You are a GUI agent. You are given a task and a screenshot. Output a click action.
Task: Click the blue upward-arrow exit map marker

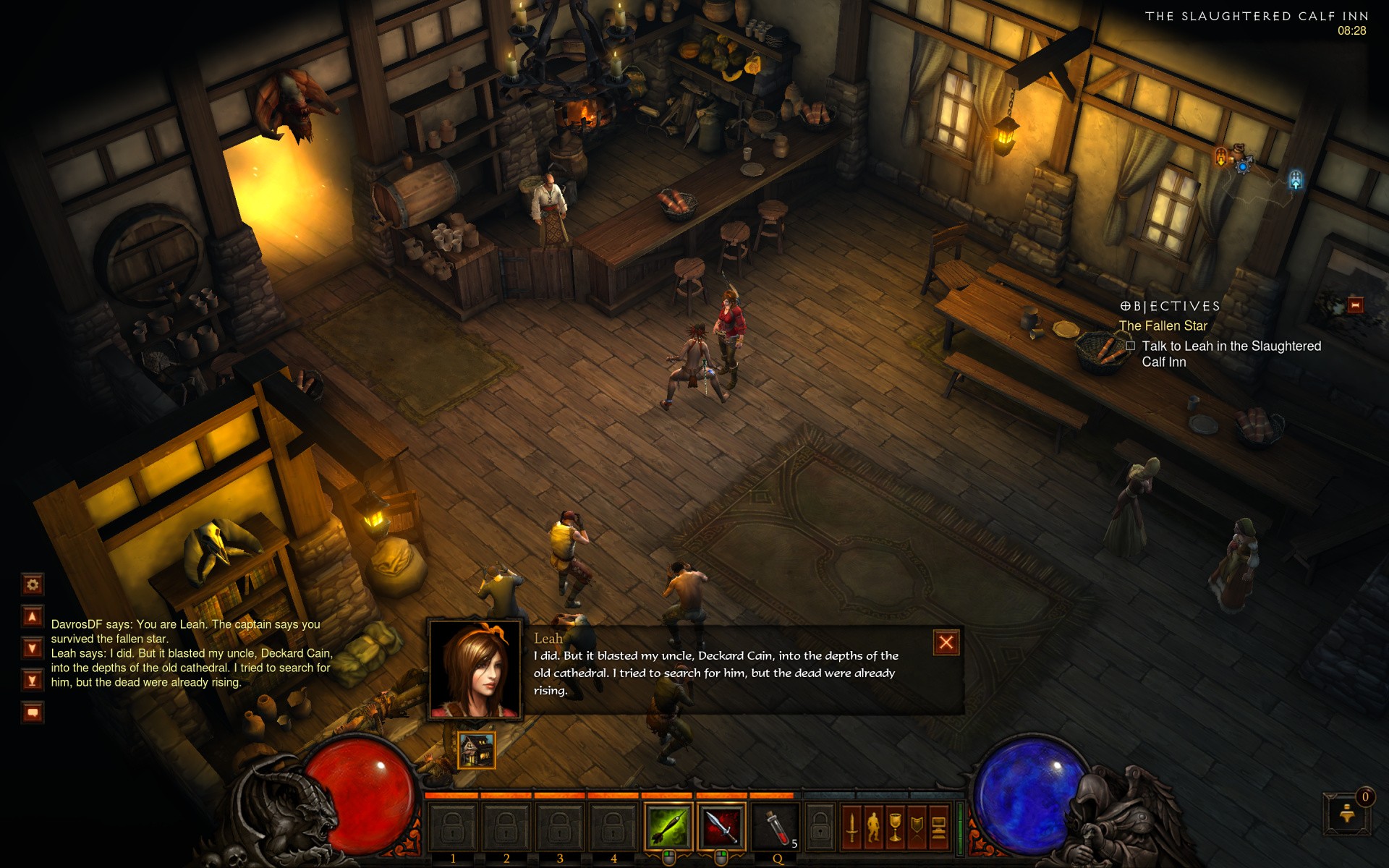click(1295, 179)
